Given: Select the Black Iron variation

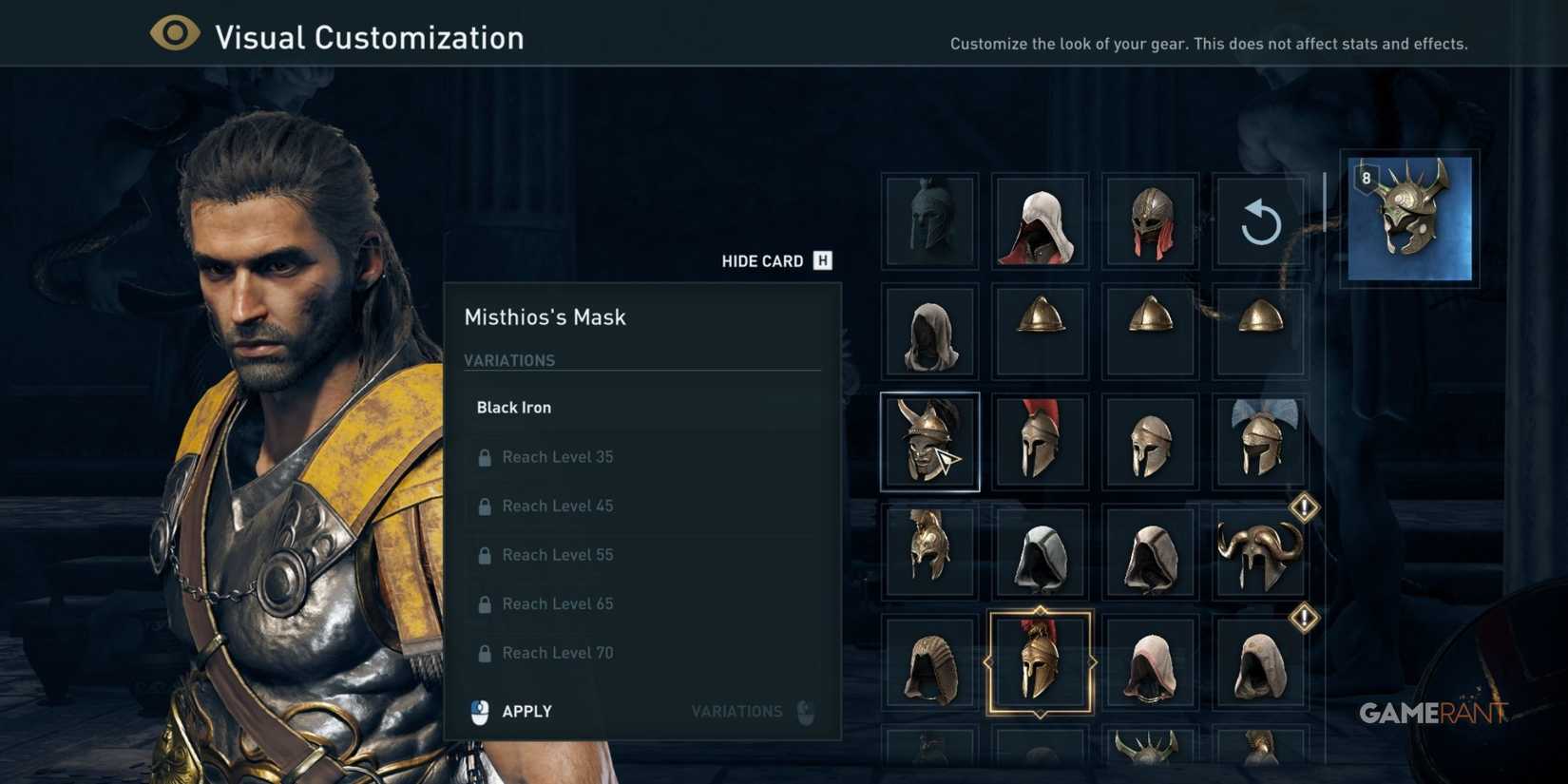Looking at the screenshot, I should [513, 407].
